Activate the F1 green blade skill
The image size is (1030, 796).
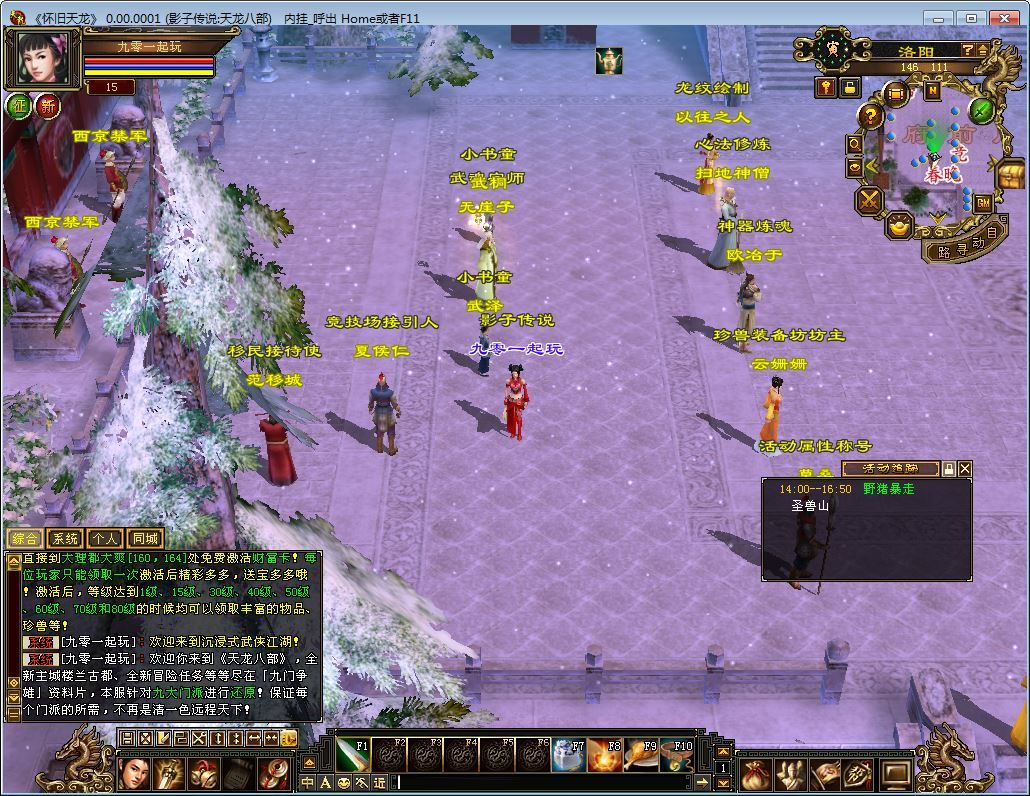pyautogui.click(x=354, y=756)
